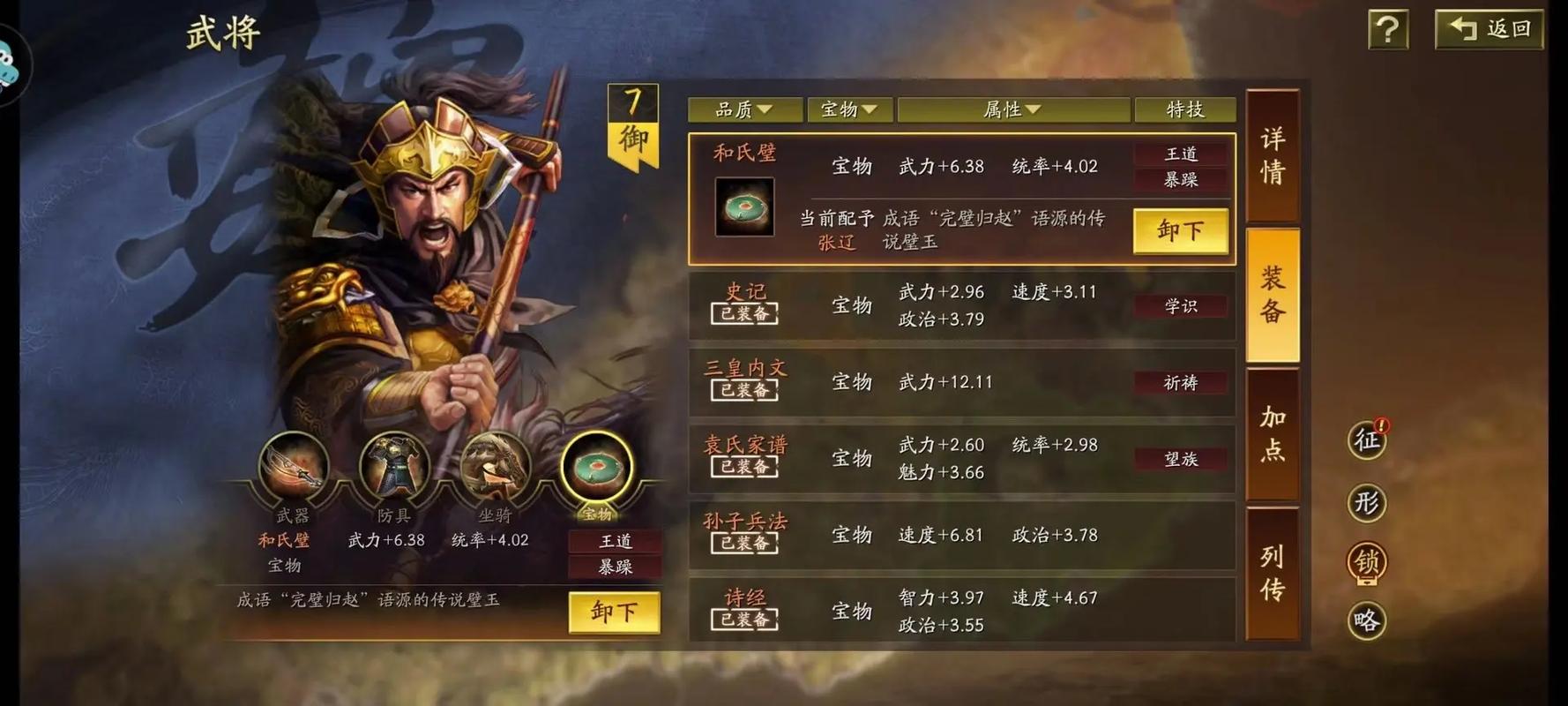
Task: Click the 返回 back button
Action: [1488, 29]
